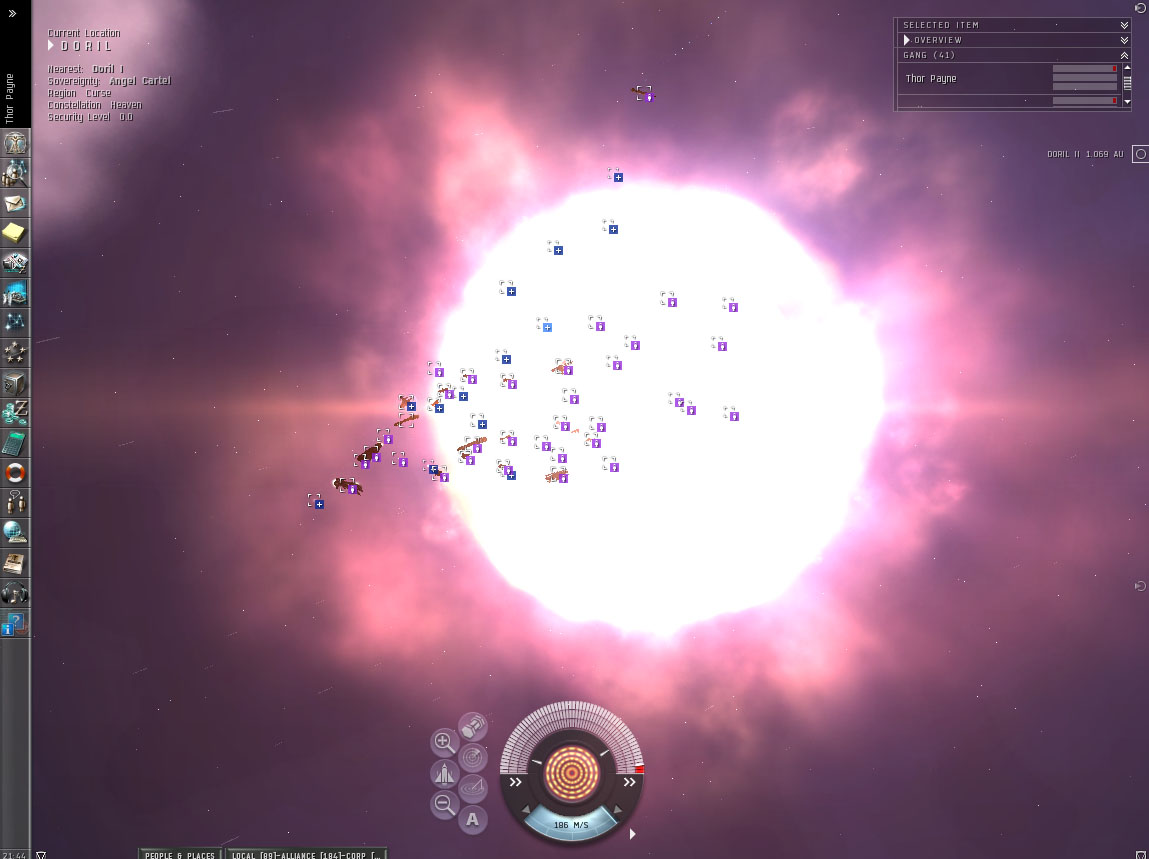
Task: Collapse the Gang (41) panel
Action: pyautogui.click(x=1124, y=55)
